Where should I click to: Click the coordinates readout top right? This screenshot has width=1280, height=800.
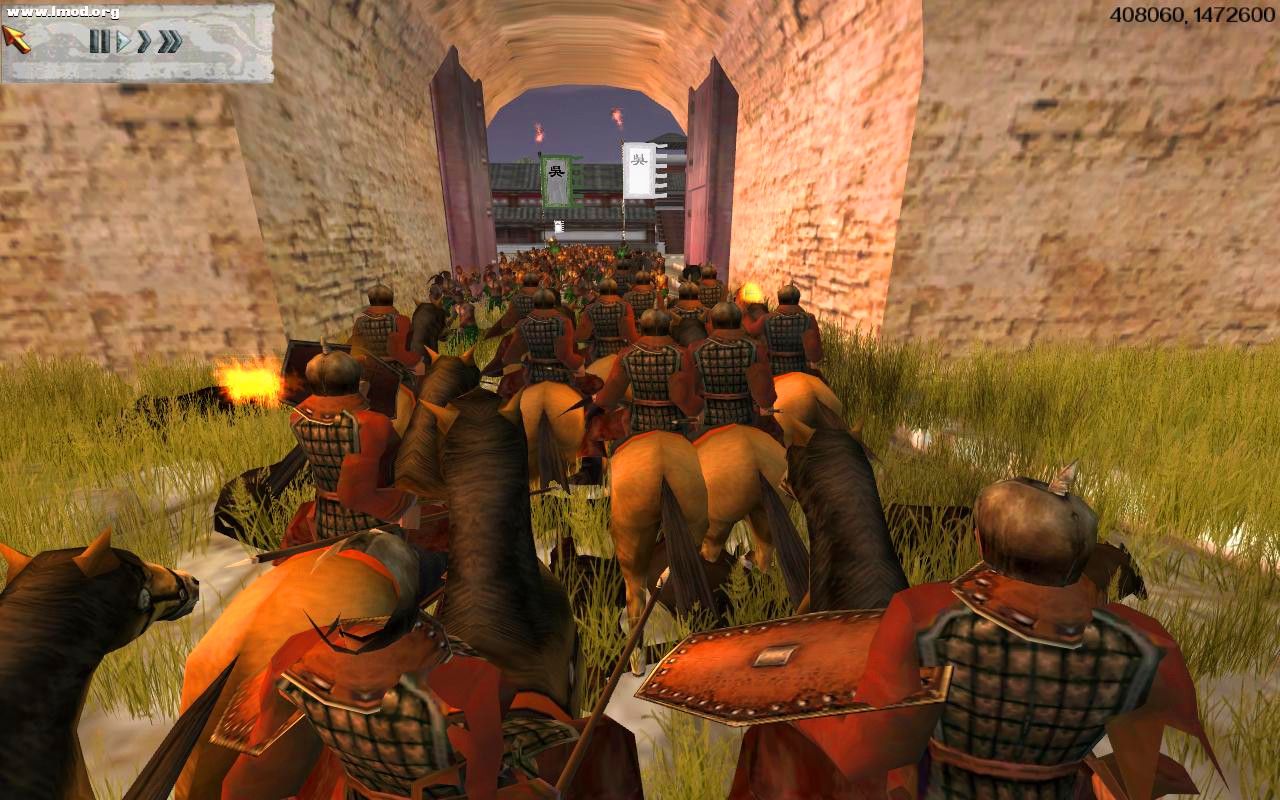click(x=1190, y=12)
